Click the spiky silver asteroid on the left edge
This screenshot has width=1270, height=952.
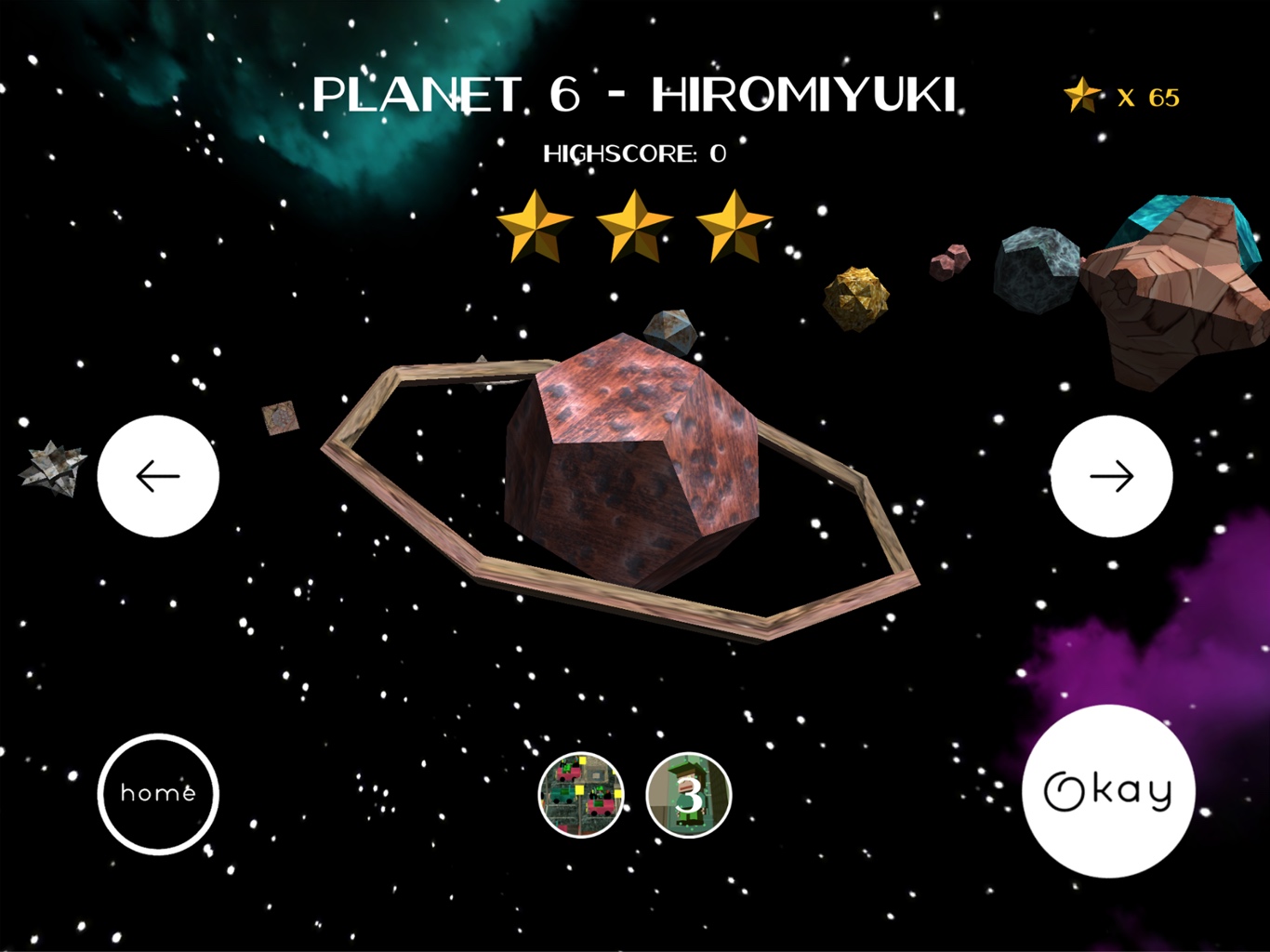(51, 469)
